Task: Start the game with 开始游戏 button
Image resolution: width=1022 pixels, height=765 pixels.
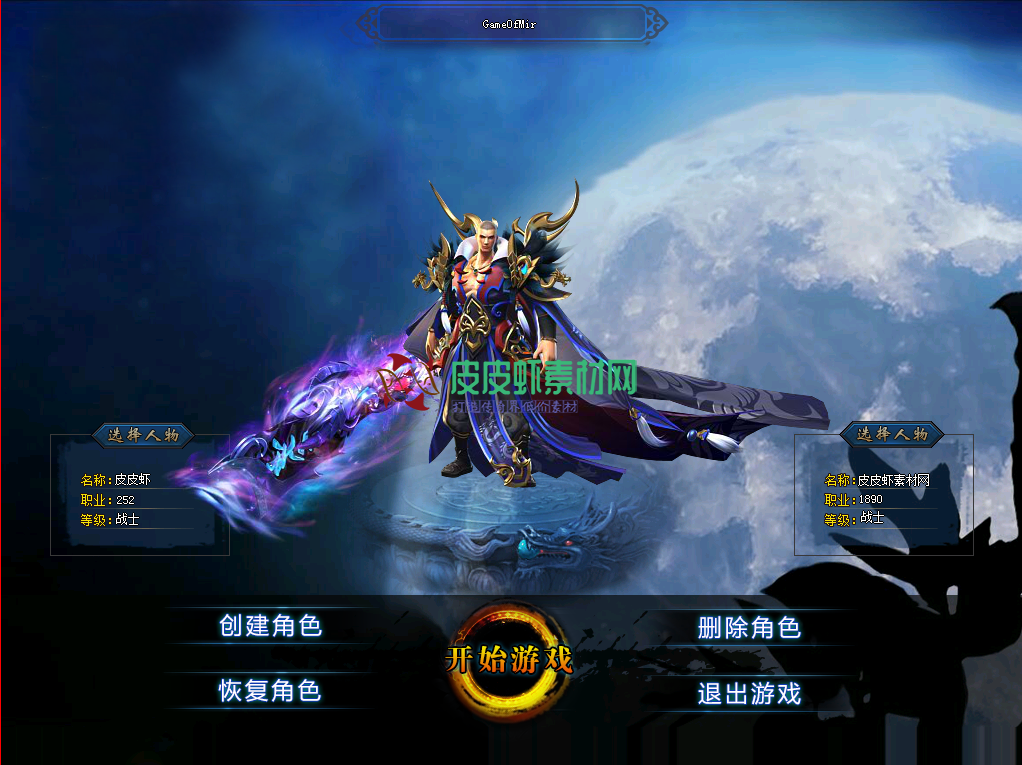Action: (508, 660)
